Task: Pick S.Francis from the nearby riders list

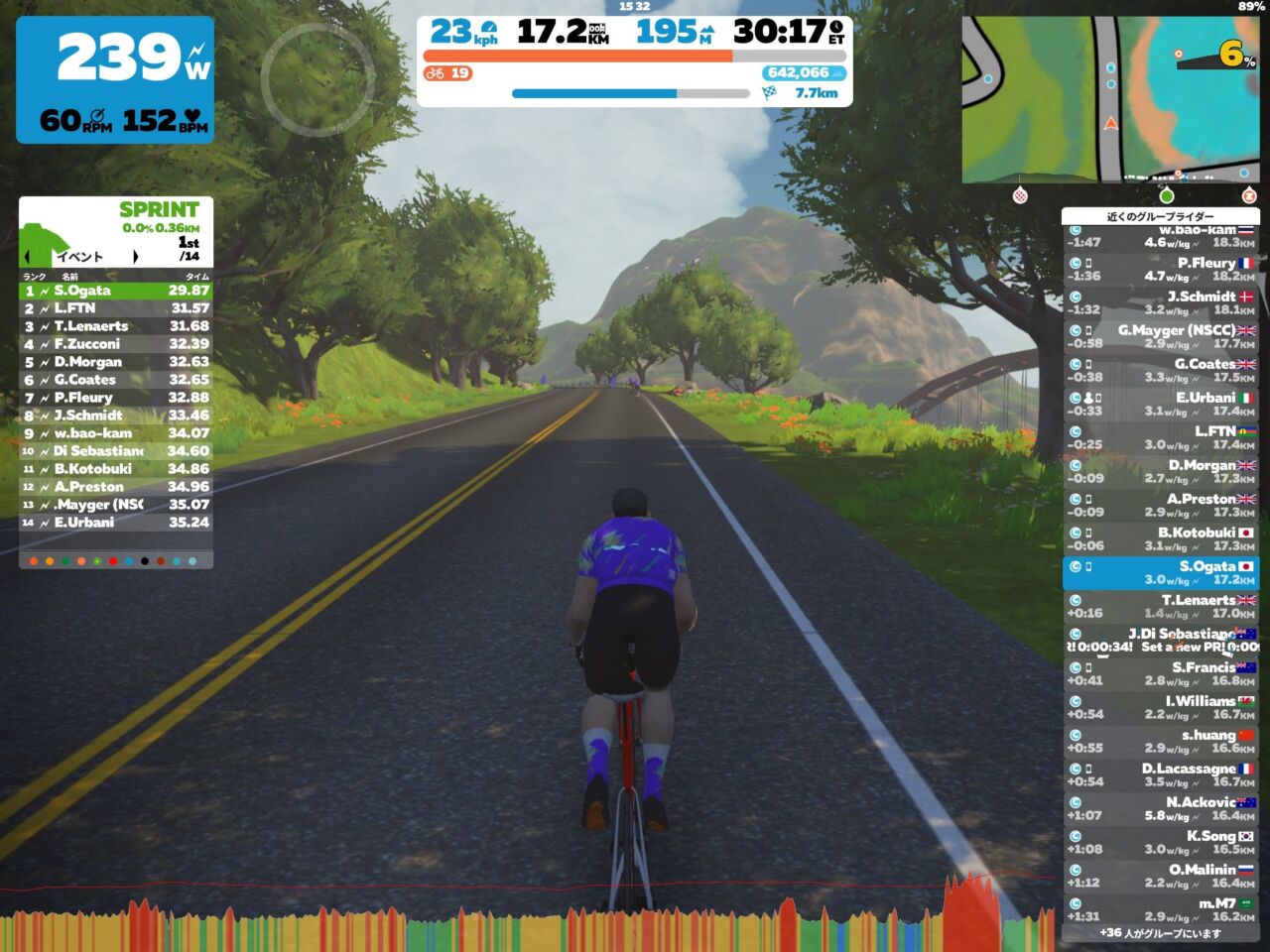Action: (1160, 673)
